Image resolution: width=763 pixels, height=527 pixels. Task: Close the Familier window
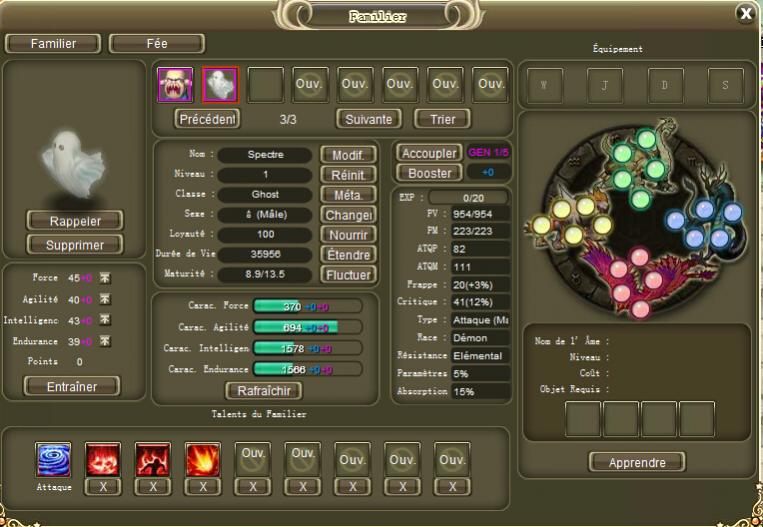point(745,13)
